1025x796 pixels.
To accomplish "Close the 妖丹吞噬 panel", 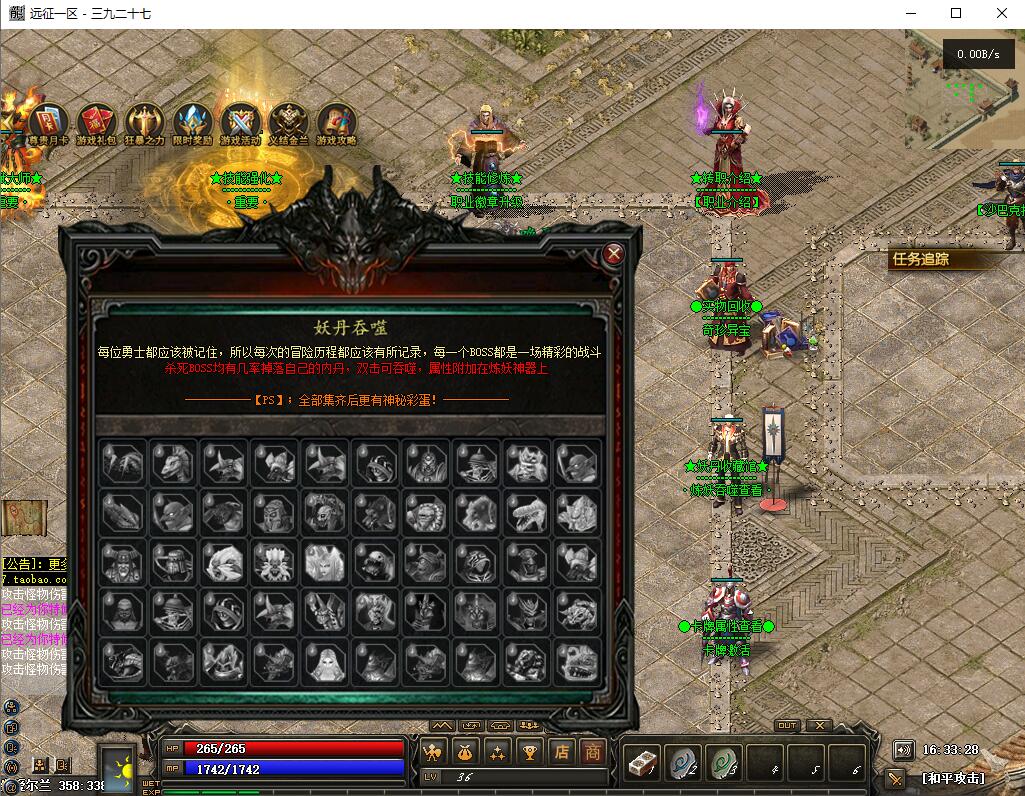I will (614, 254).
